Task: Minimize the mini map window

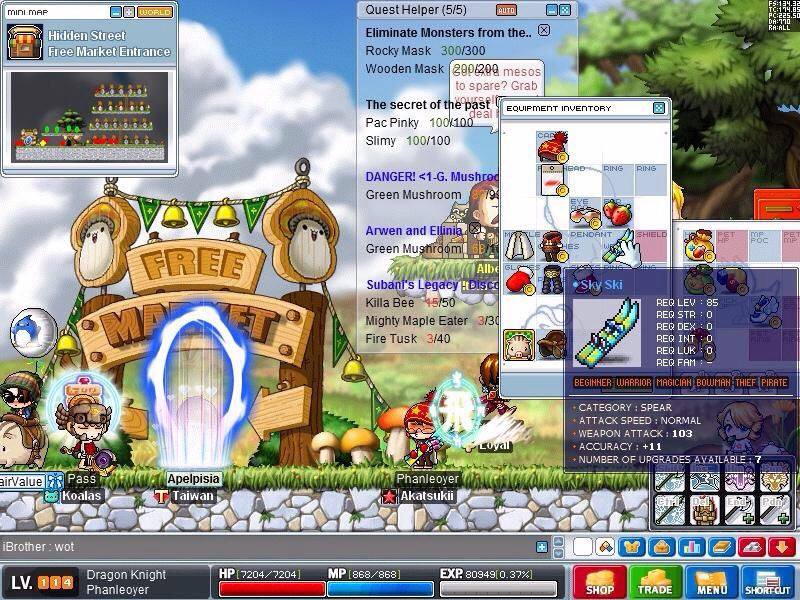Action: pos(116,12)
